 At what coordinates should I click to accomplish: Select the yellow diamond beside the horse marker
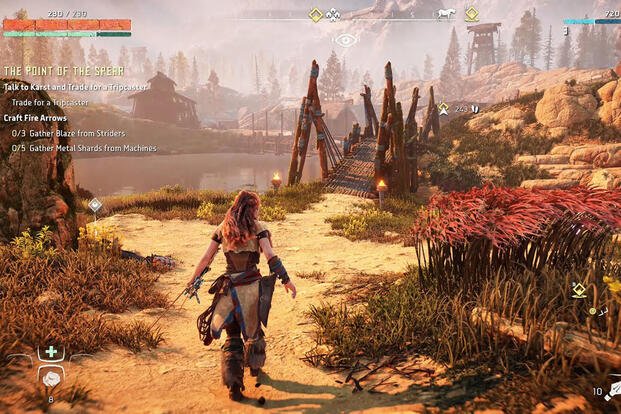471,14
